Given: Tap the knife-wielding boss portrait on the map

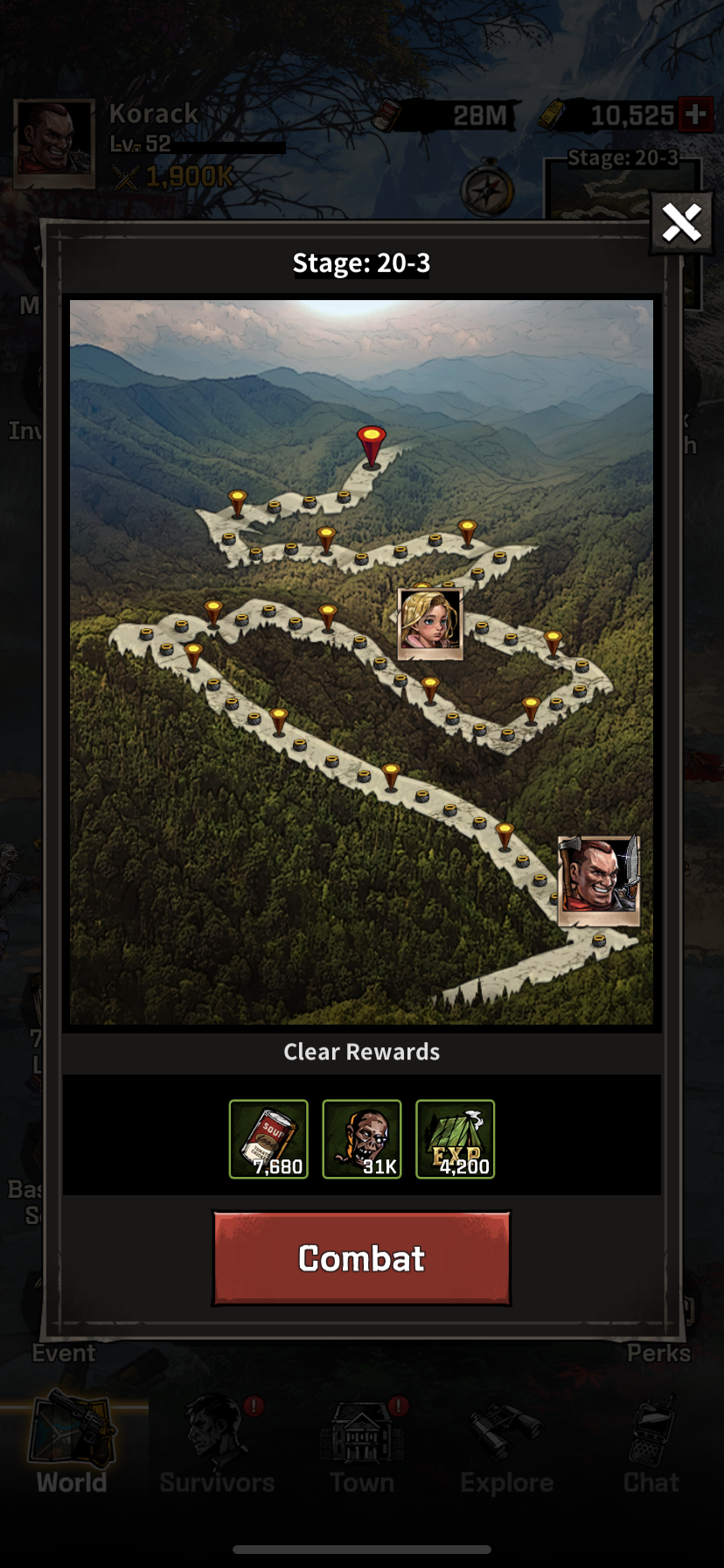Looking at the screenshot, I should point(599,879).
